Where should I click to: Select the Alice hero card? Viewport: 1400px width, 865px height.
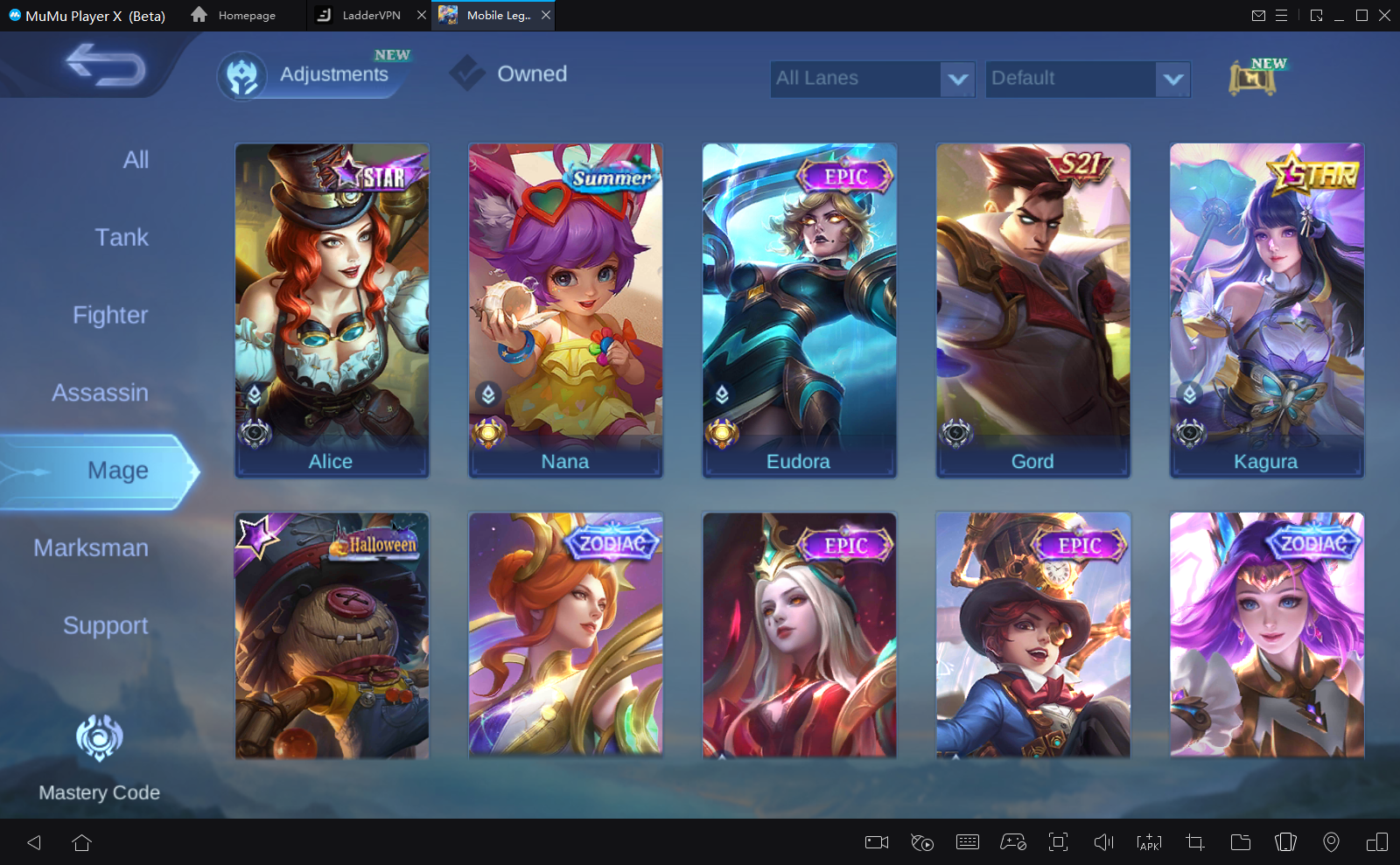coord(332,310)
